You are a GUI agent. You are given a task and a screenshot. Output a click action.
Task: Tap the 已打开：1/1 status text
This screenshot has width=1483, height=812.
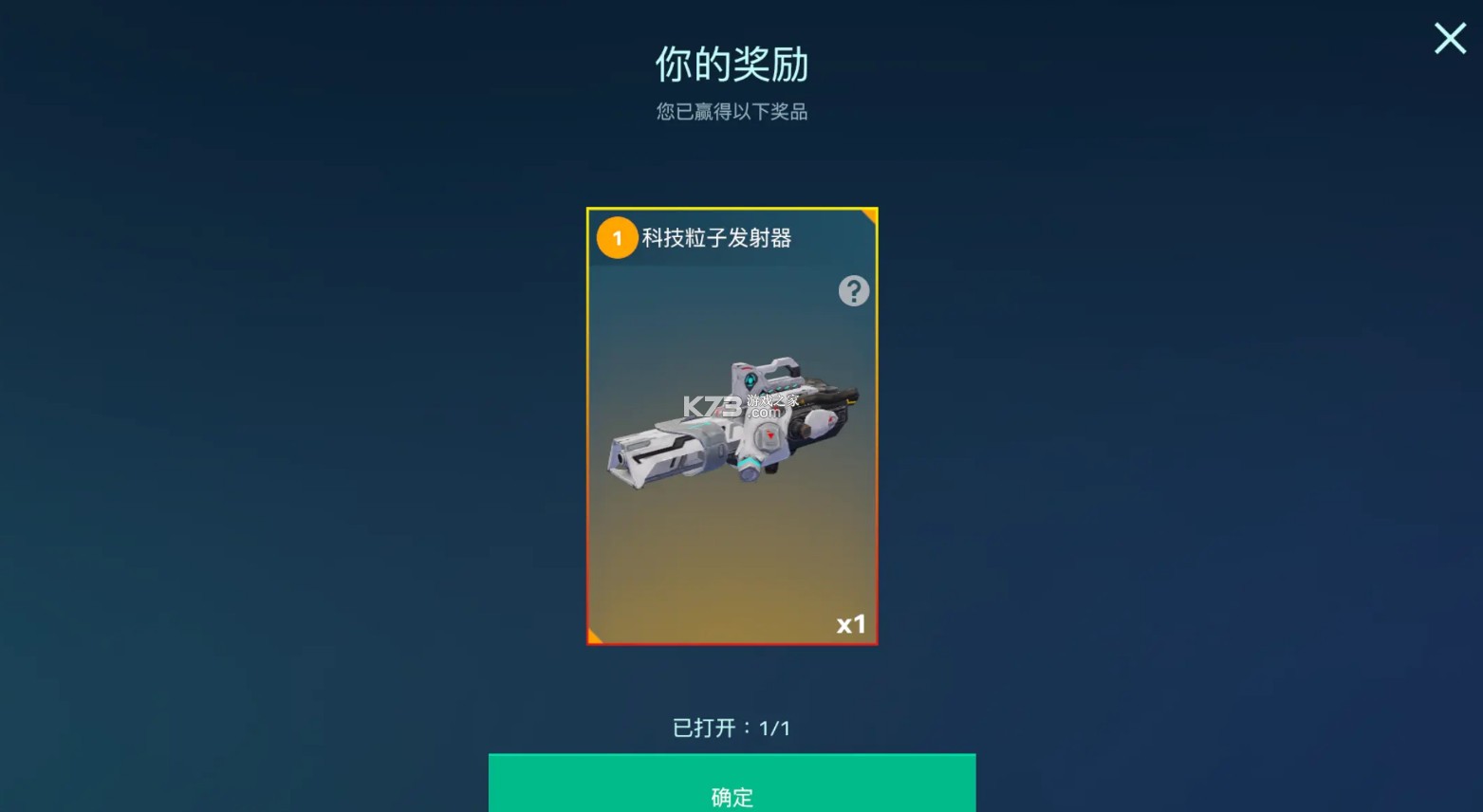[x=732, y=728]
